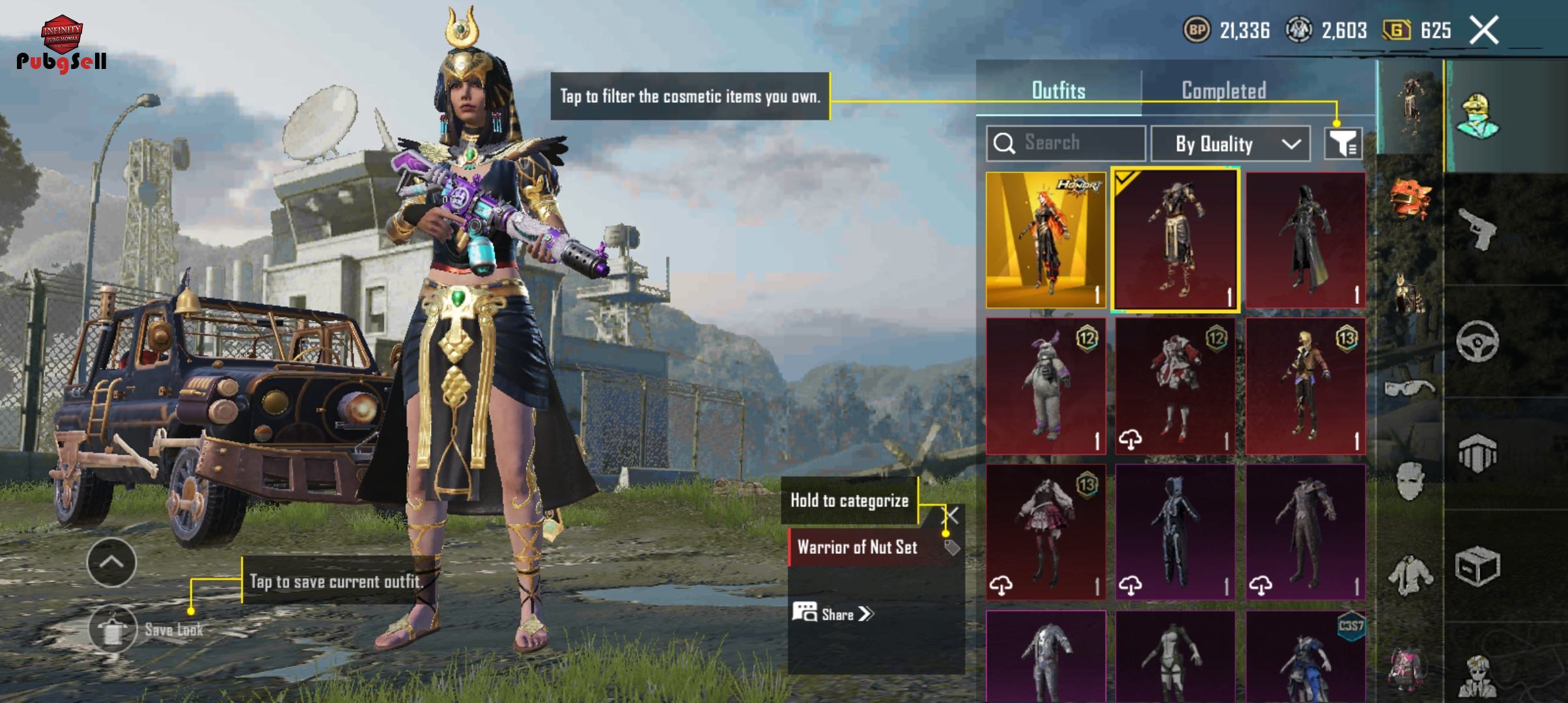Select the equipped Warrior of Nut outfit
Image resolution: width=1568 pixels, height=703 pixels.
click(1175, 240)
